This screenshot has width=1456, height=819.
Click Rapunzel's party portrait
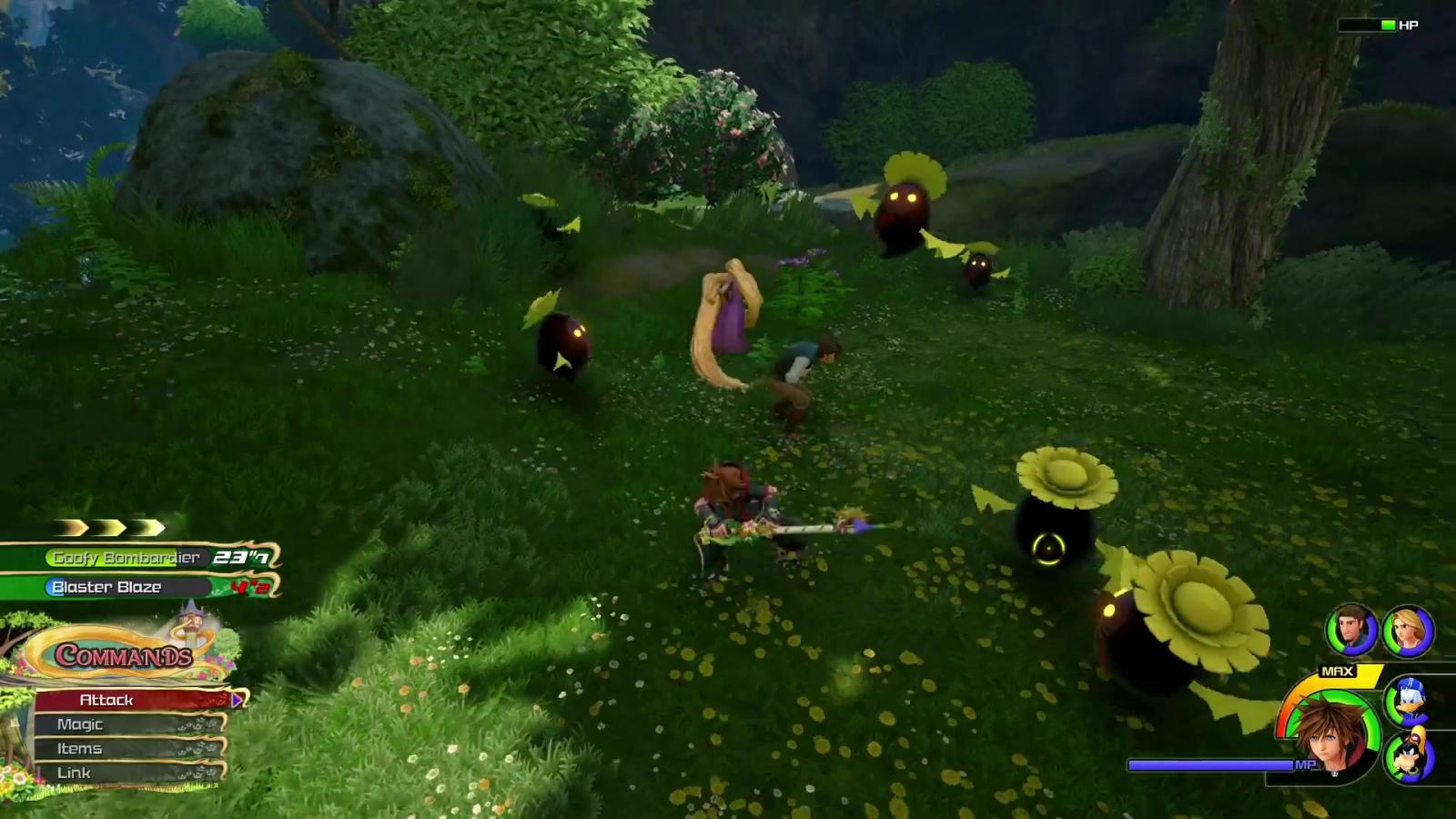pyautogui.click(x=1408, y=632)
